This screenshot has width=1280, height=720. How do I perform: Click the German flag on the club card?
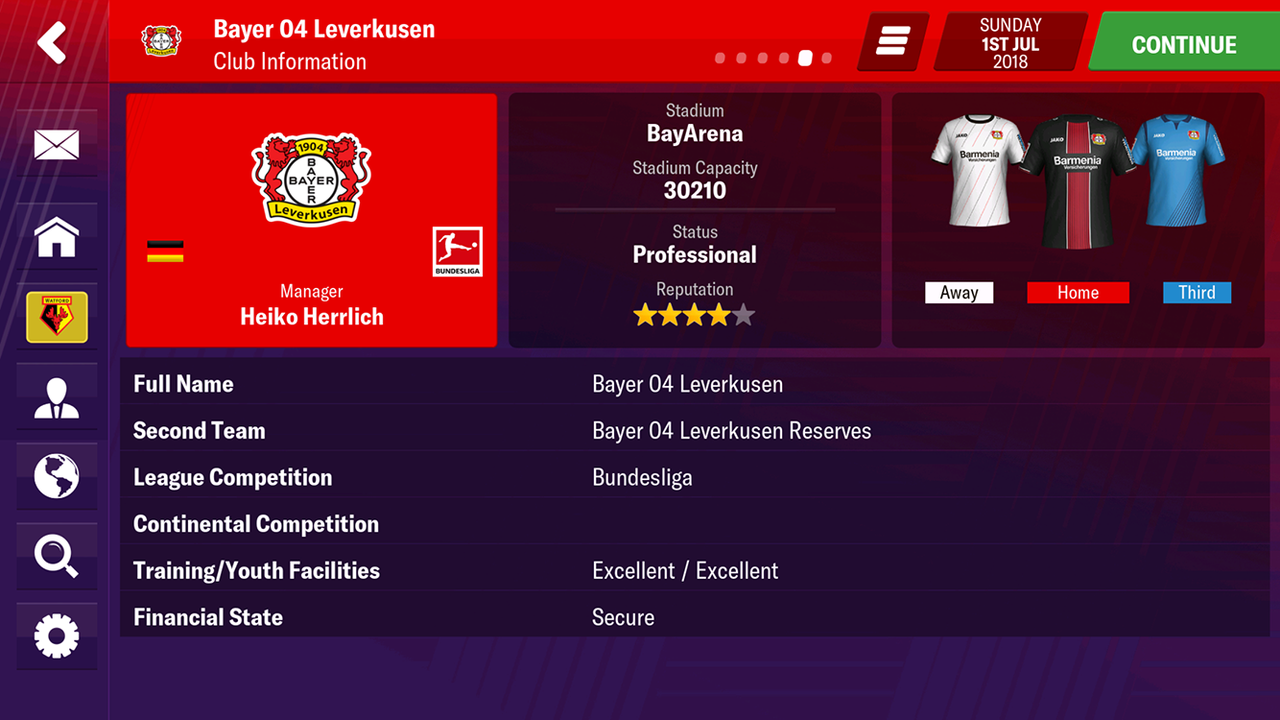[x=167, y=251]
